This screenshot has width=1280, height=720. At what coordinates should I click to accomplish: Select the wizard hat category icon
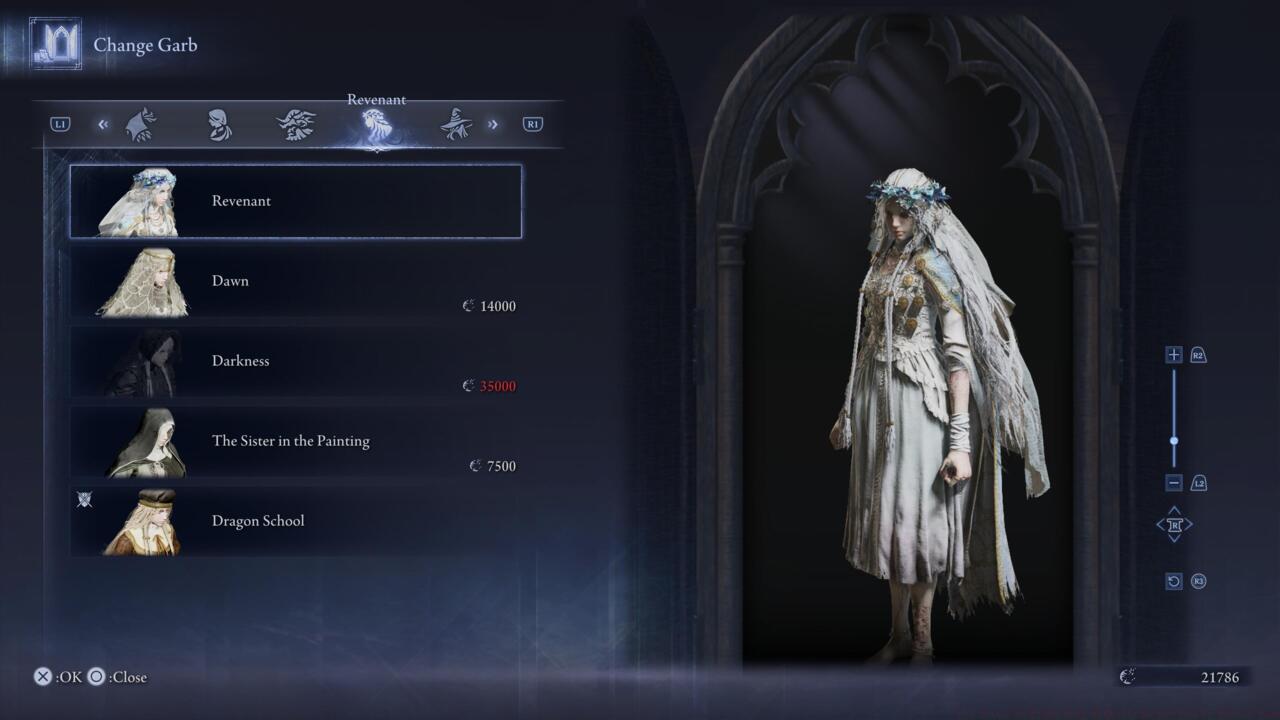point(457,123)
